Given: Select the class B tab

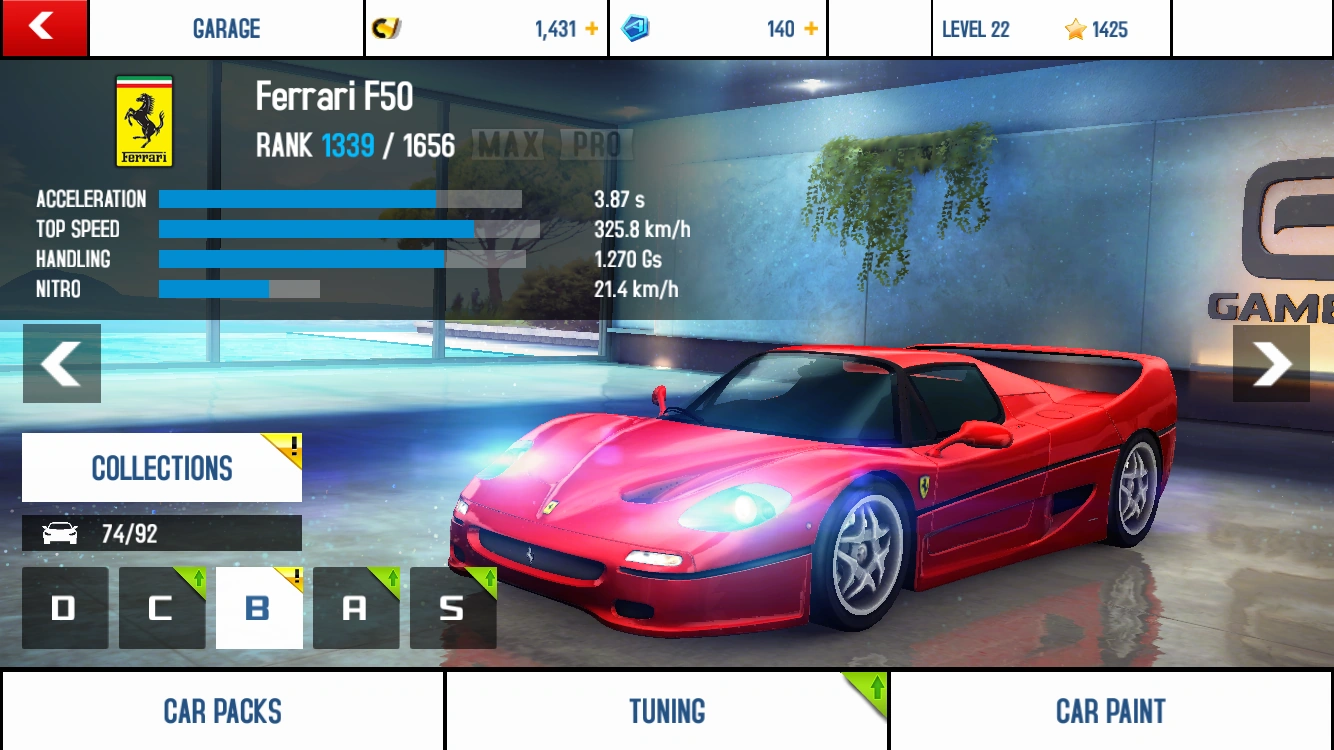Looking at the screenshot, I should pyautogui.click(x=258, y=608).
